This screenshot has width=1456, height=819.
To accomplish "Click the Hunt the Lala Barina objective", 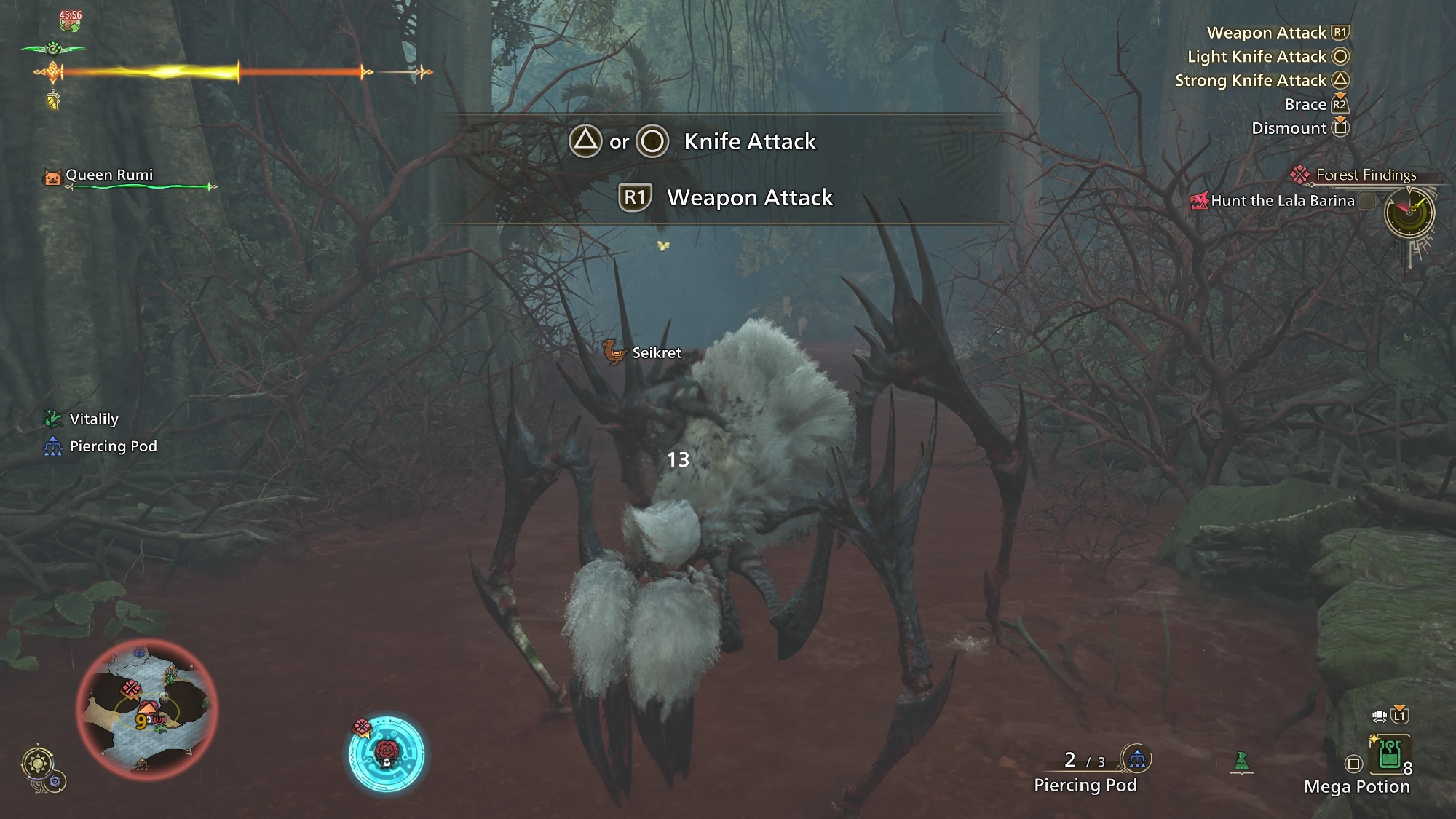I will point(1282,201).
